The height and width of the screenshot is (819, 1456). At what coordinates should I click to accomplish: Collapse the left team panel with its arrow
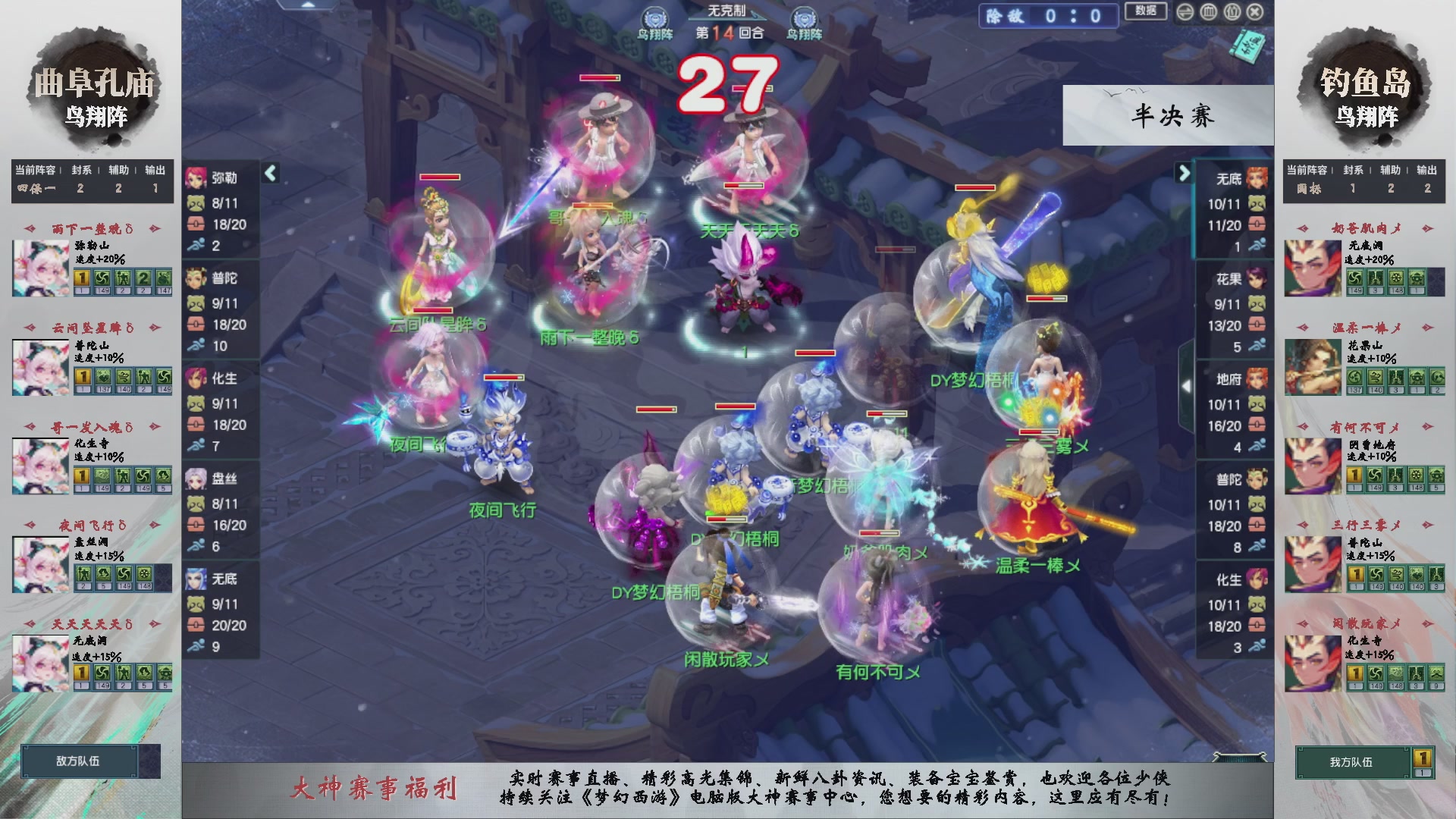pos(269,173)
